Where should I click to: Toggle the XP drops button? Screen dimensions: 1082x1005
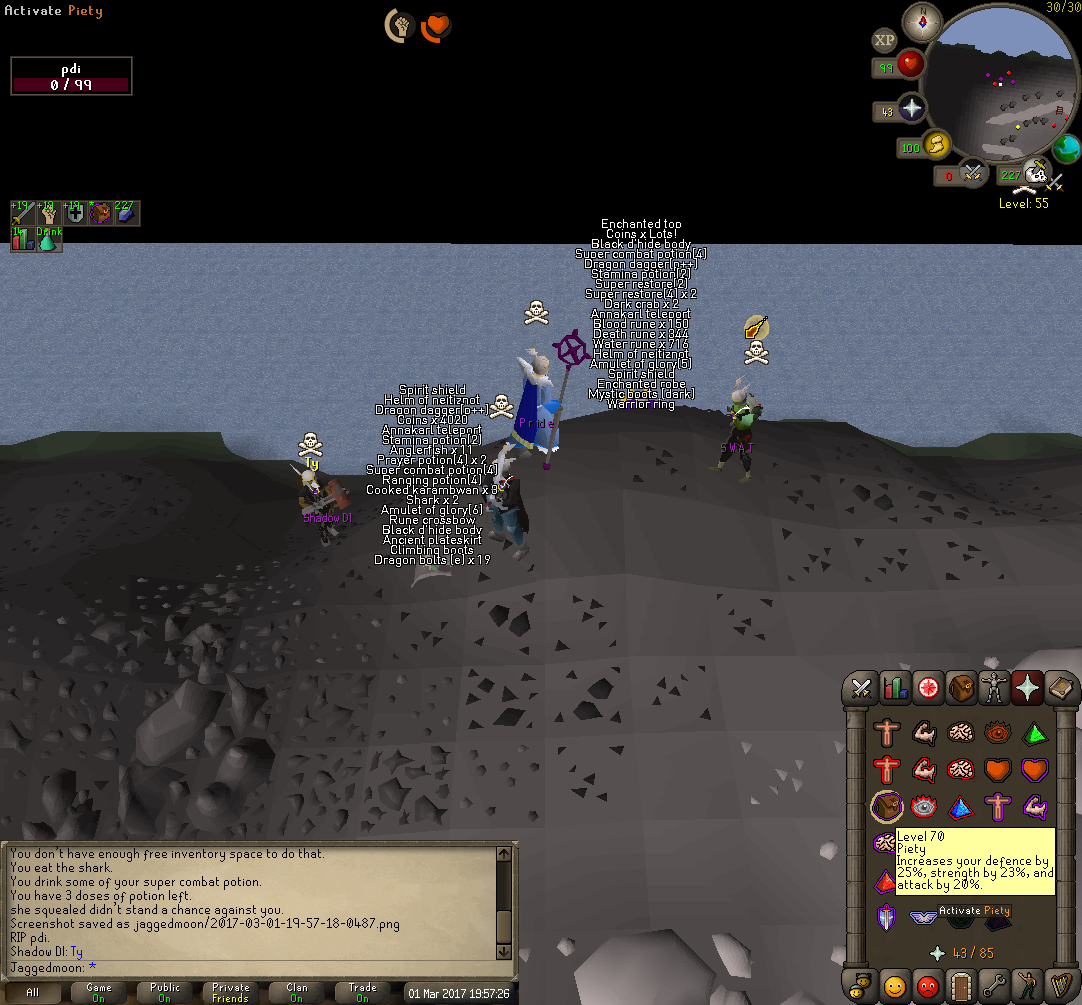[884, 41]
